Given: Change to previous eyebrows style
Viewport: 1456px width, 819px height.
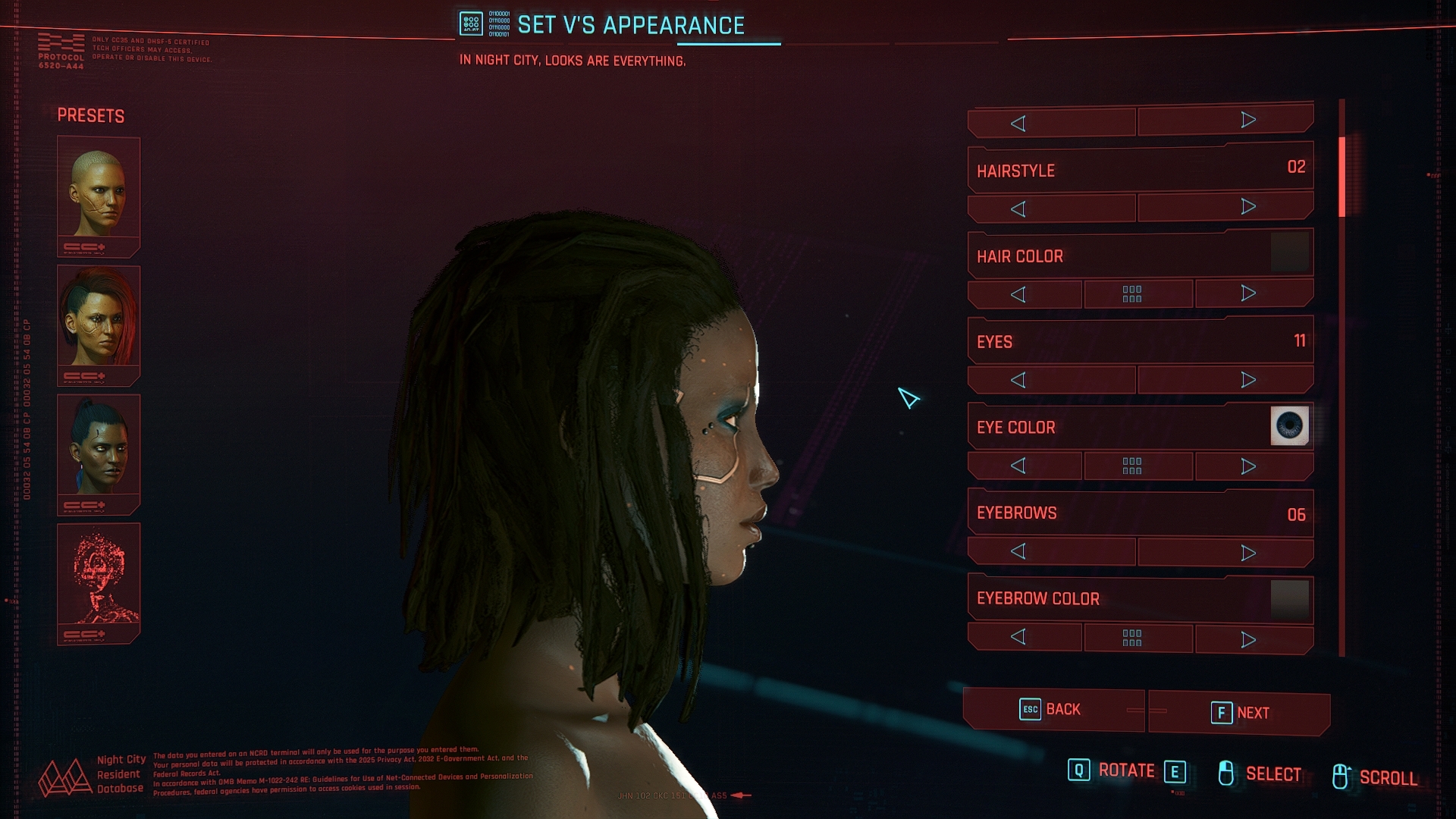Looking at the screenshot, I should pyautogui.click(x=1018, y=552).
